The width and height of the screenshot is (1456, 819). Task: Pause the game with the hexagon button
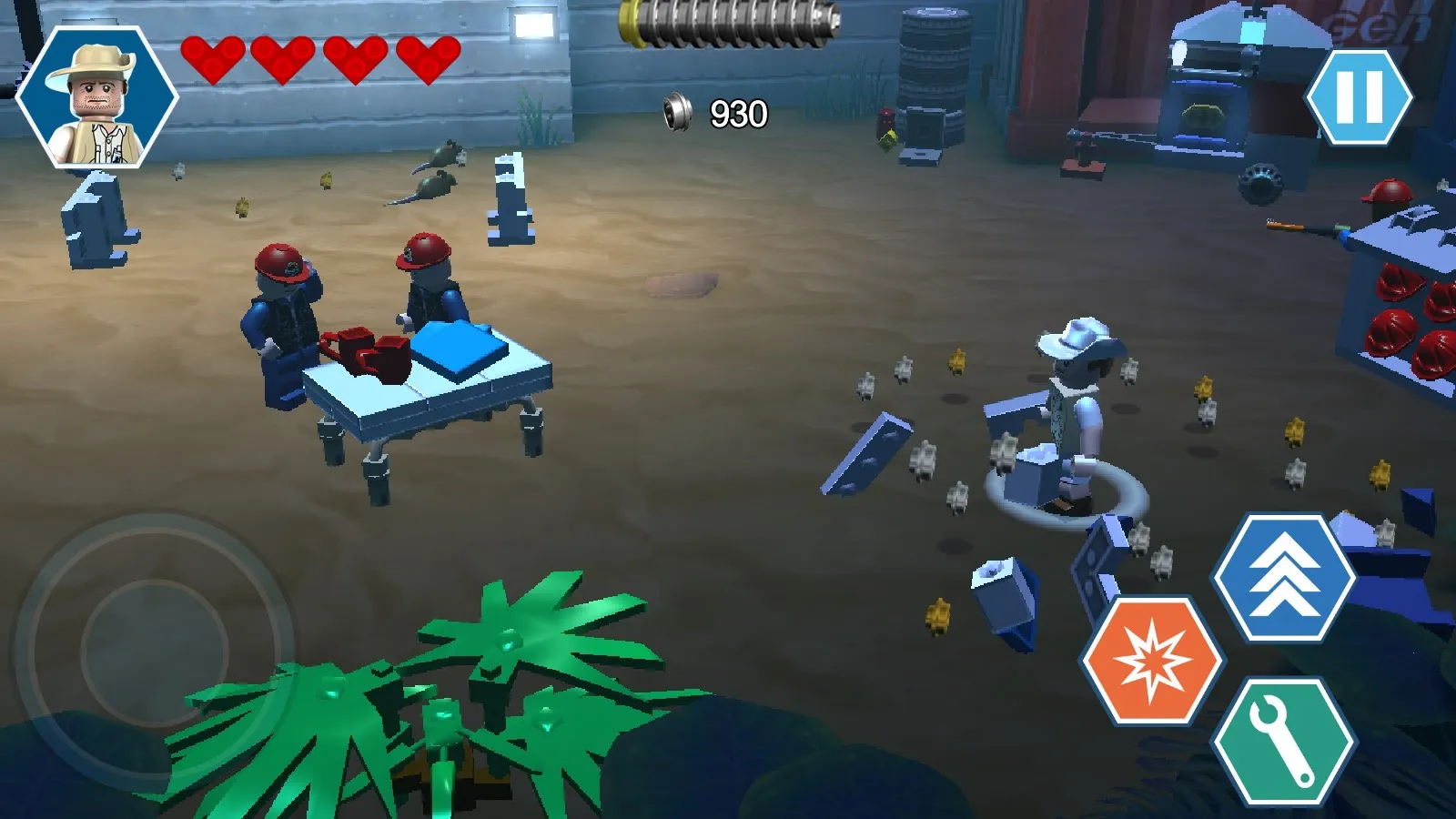pyautogui.click(x=1359, y=97)
